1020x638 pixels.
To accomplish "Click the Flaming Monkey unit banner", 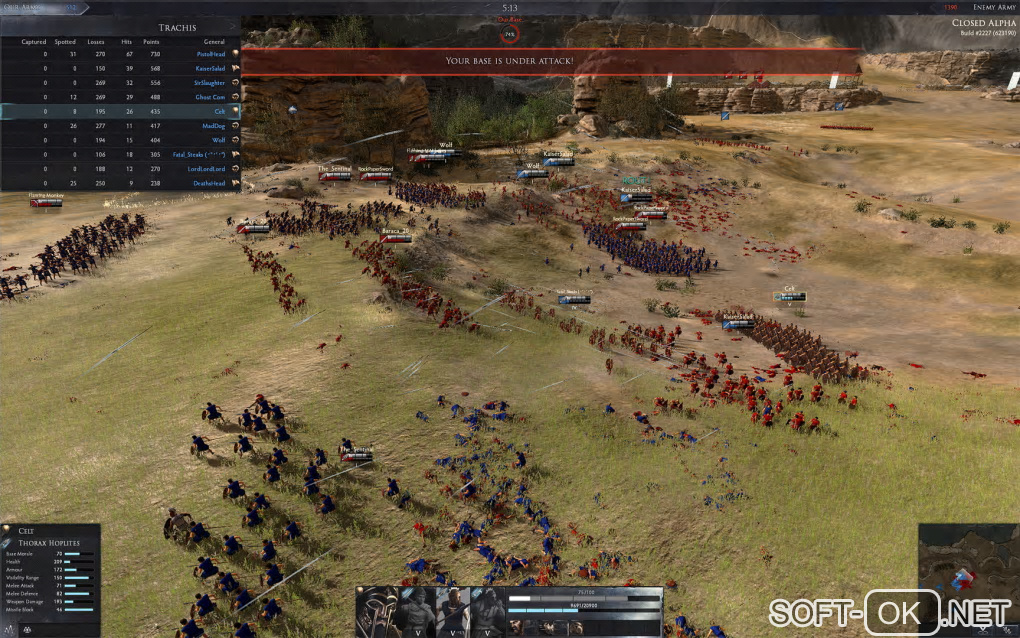I will tap(45, 201).
